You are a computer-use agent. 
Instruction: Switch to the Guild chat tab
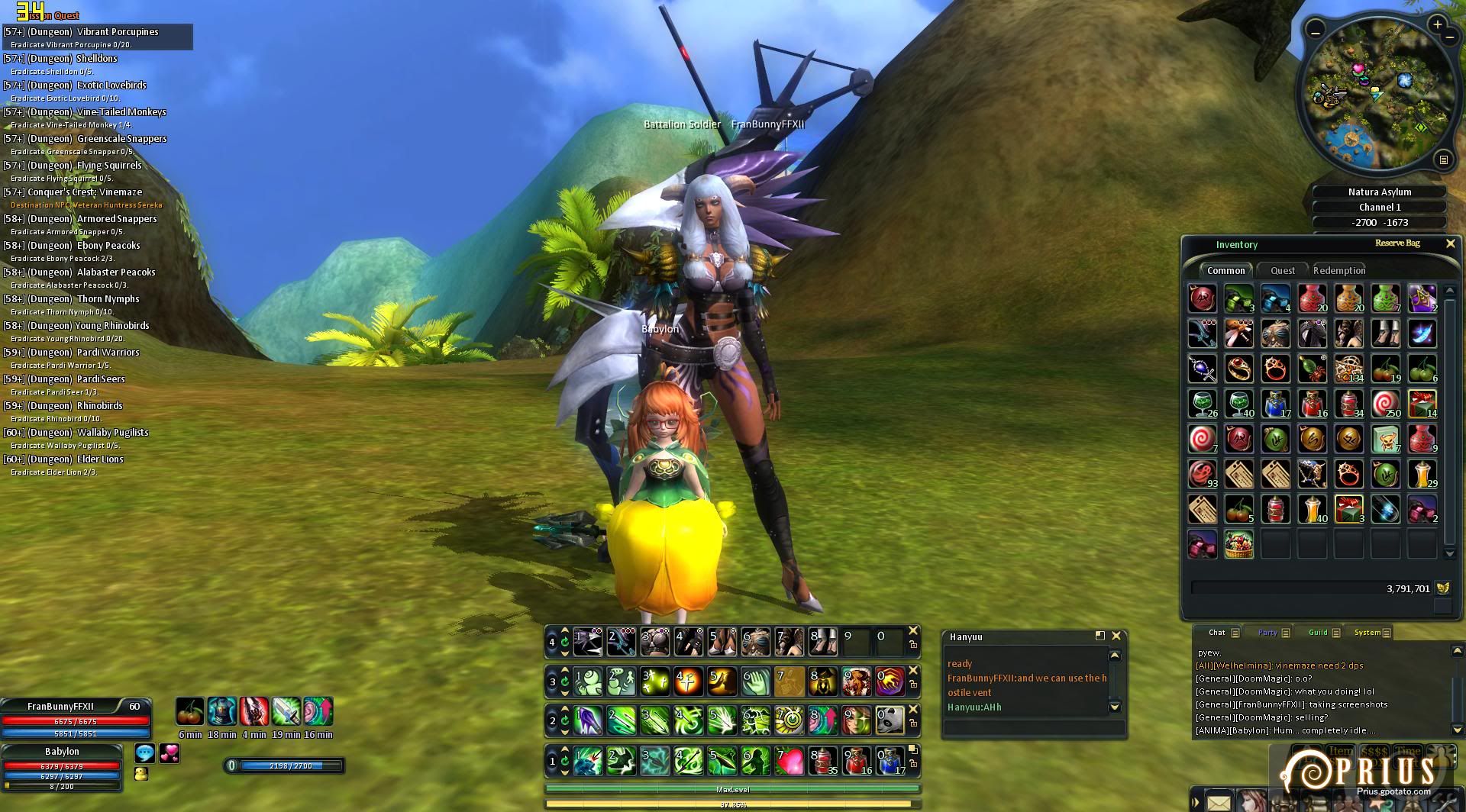click(1318, 632)
